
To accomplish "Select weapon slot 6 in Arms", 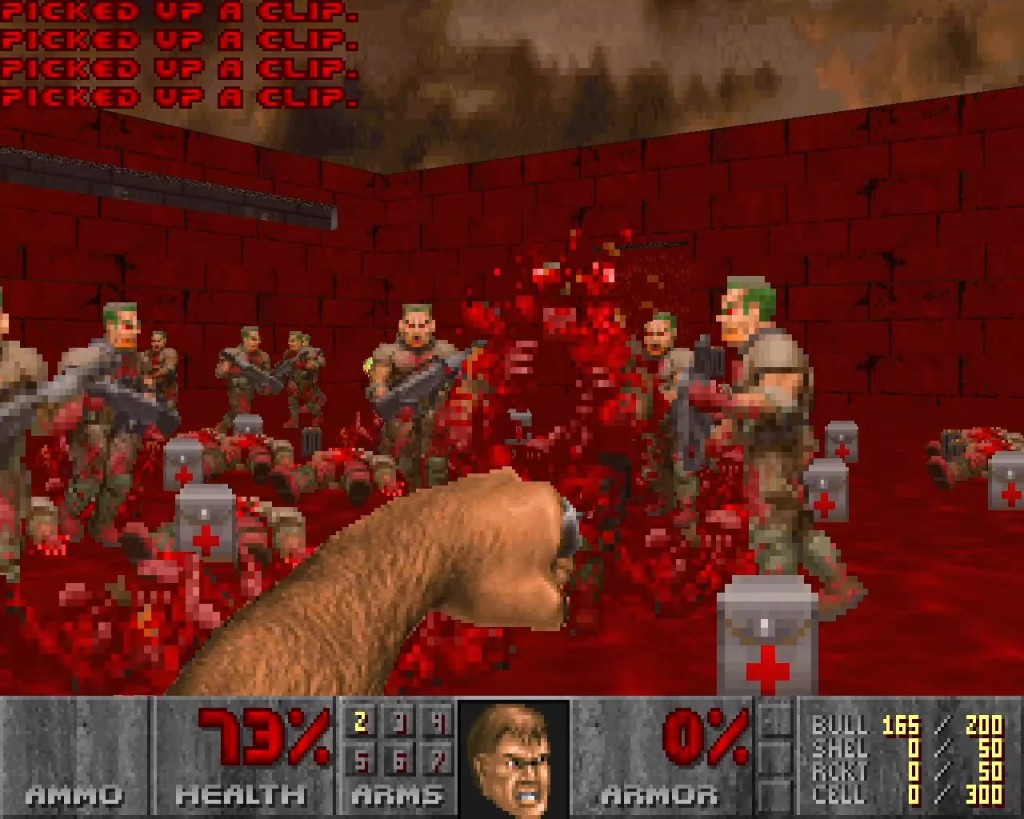I will pos(399,762).
